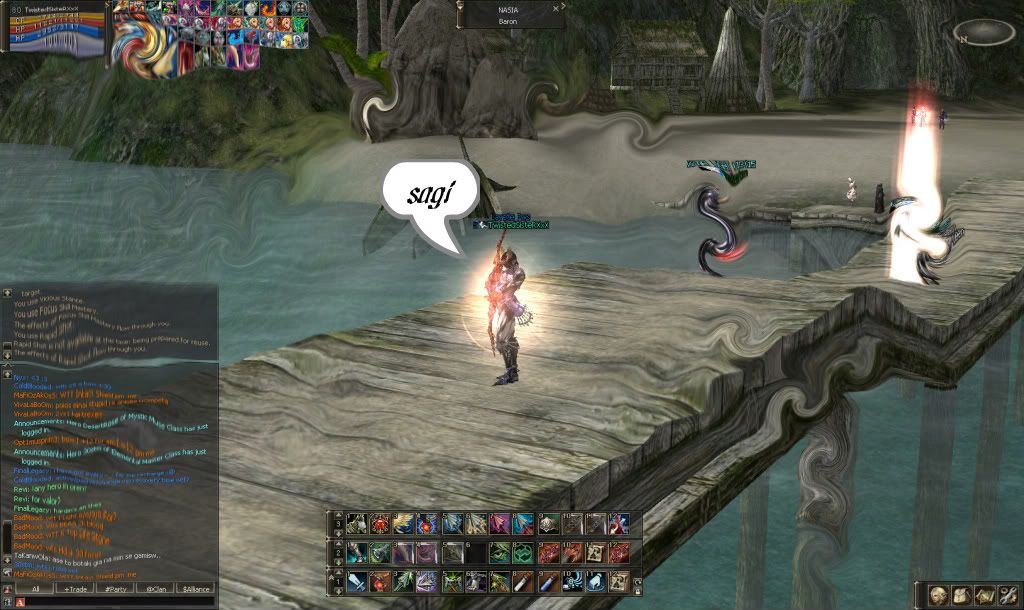The image size is (1024, 610).
Task: Select the NASIA target window
Action: click(x=507, y=15)
